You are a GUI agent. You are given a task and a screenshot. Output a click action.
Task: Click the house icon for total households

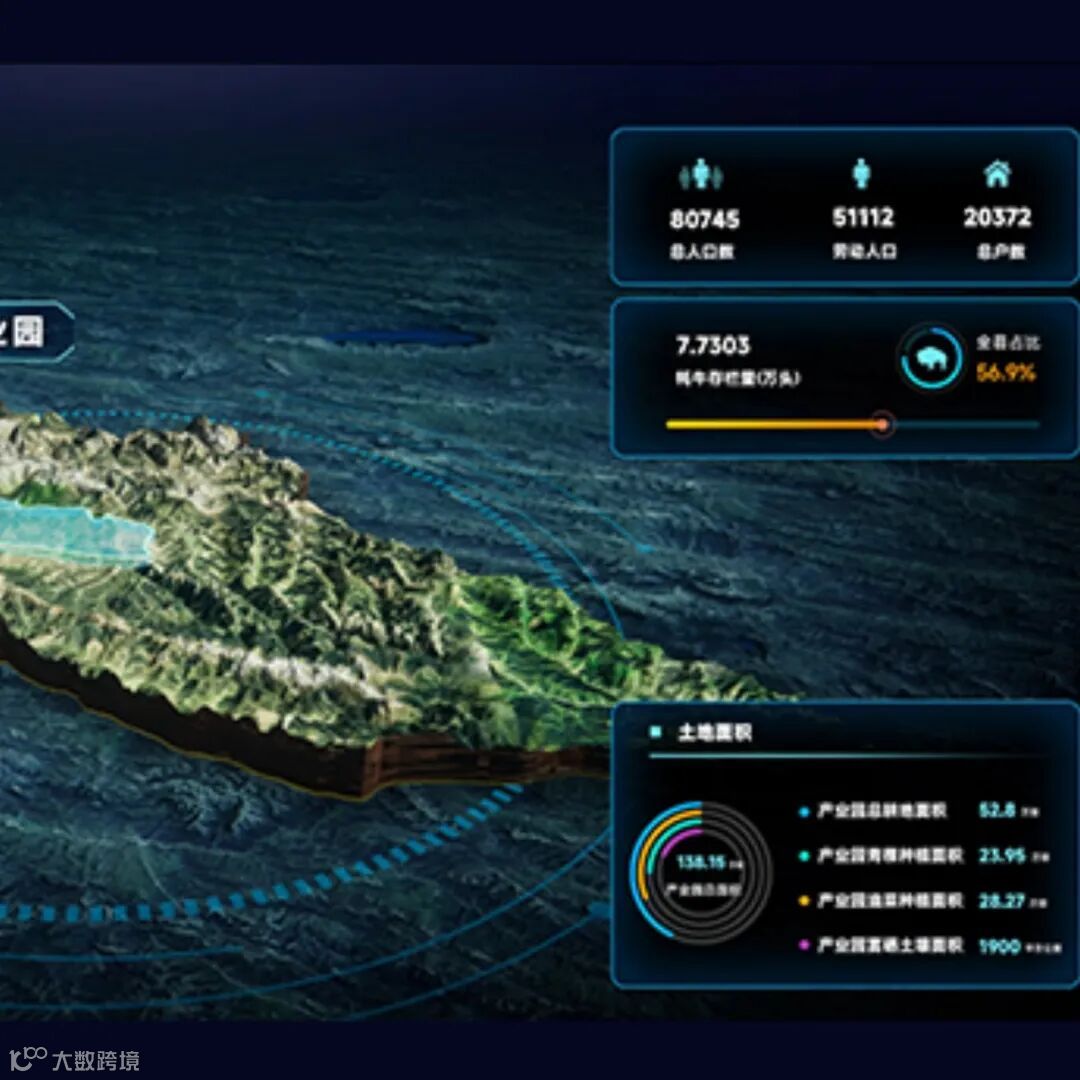pyautogui.click(x=996, y=174)
